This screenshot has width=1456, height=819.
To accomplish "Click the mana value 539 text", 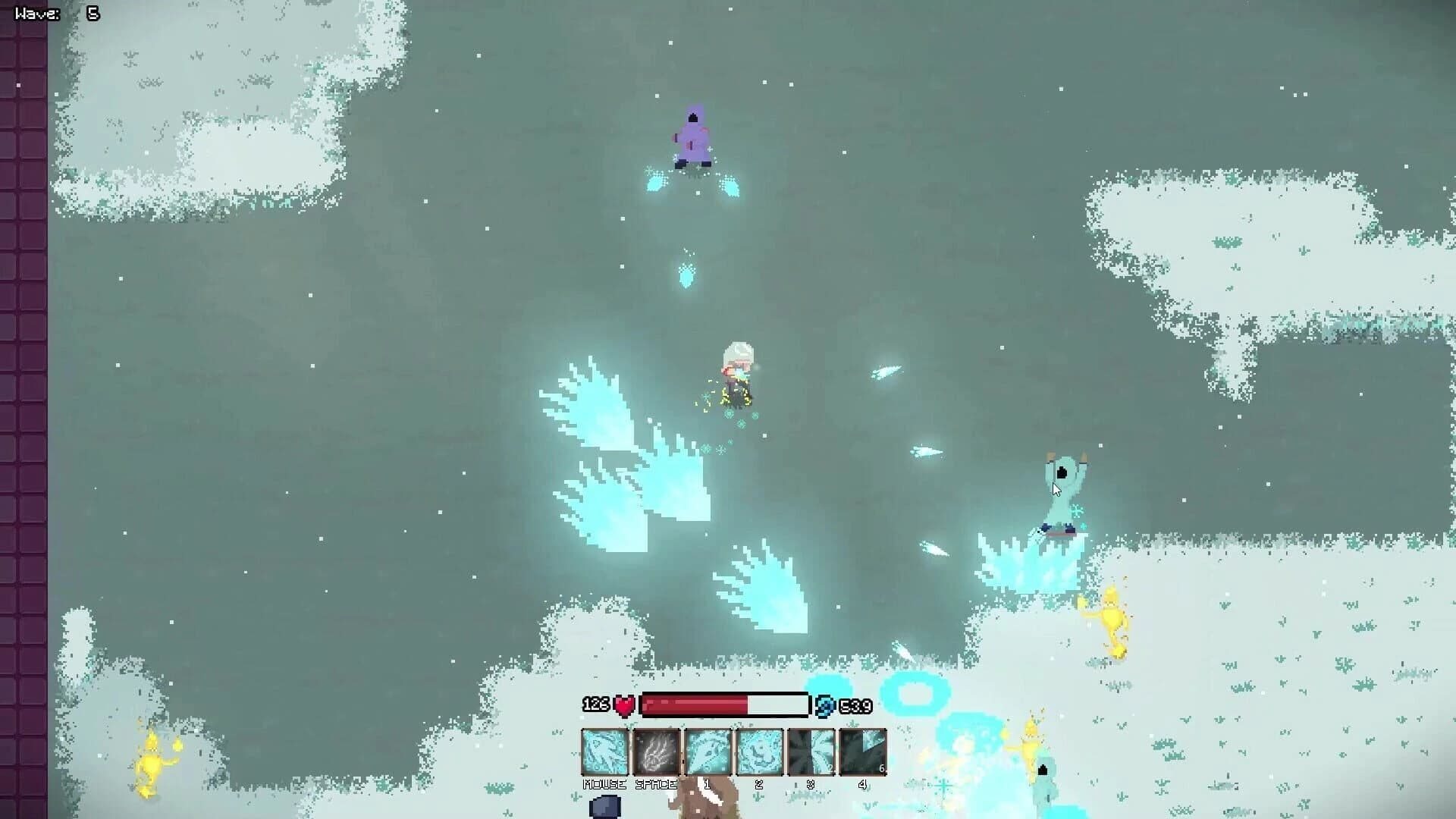I will click(x=855, y=705).
